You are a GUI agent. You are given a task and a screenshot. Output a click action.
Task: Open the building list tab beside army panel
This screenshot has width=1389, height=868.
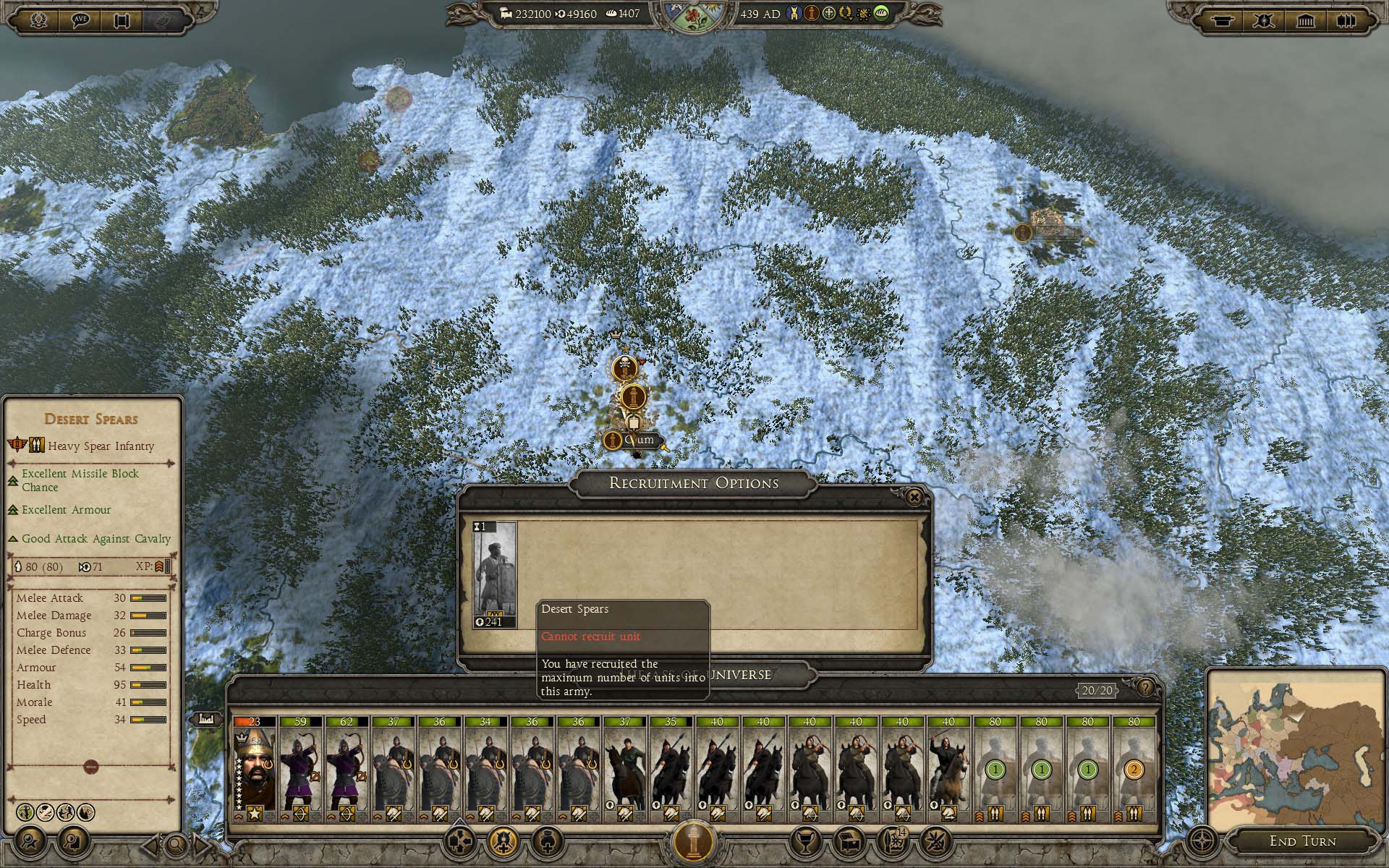click(205, 720)
